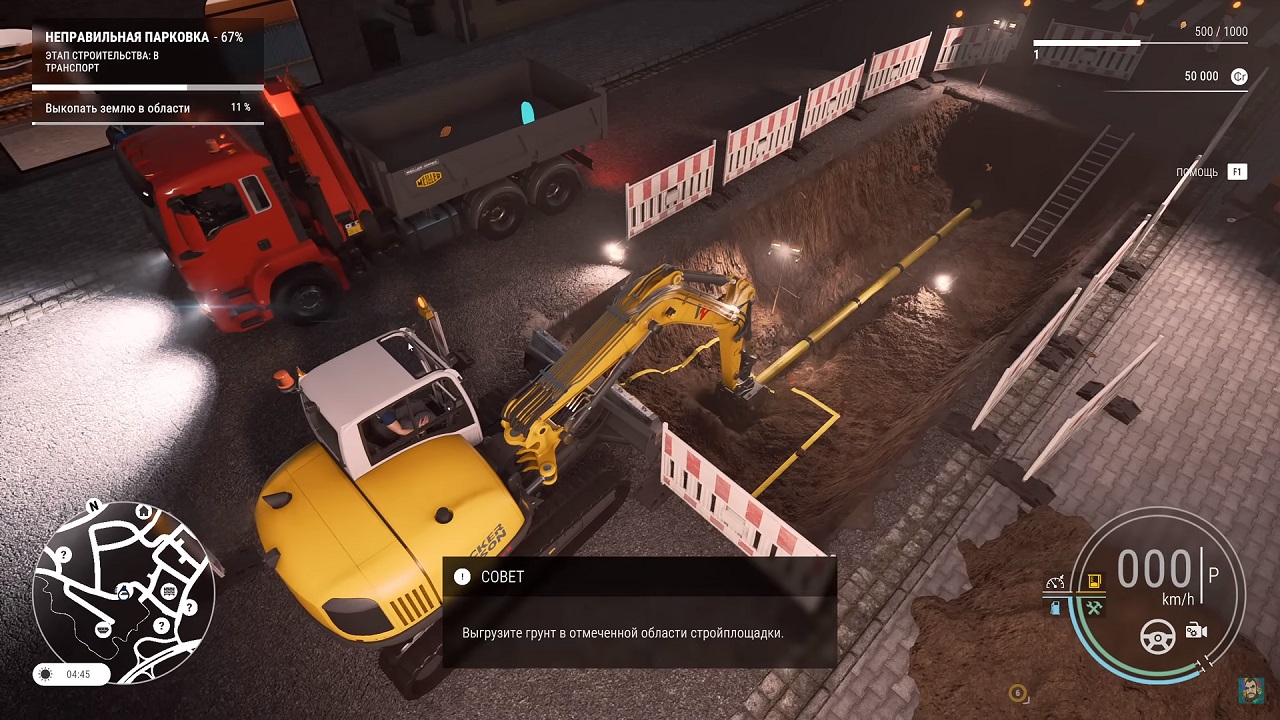Click the bearded avatar icon
Screen dimensions: 1280x720
click(1249, 690)
